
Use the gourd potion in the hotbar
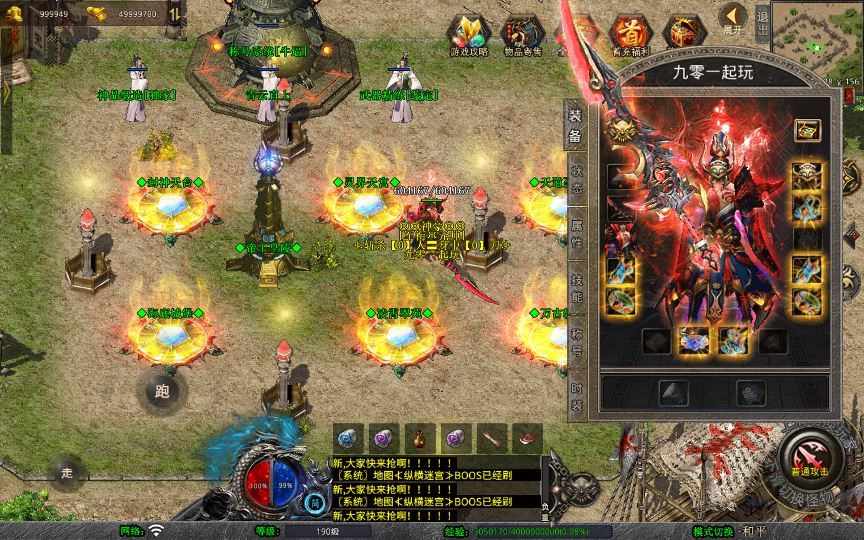(x=420, y=437)
